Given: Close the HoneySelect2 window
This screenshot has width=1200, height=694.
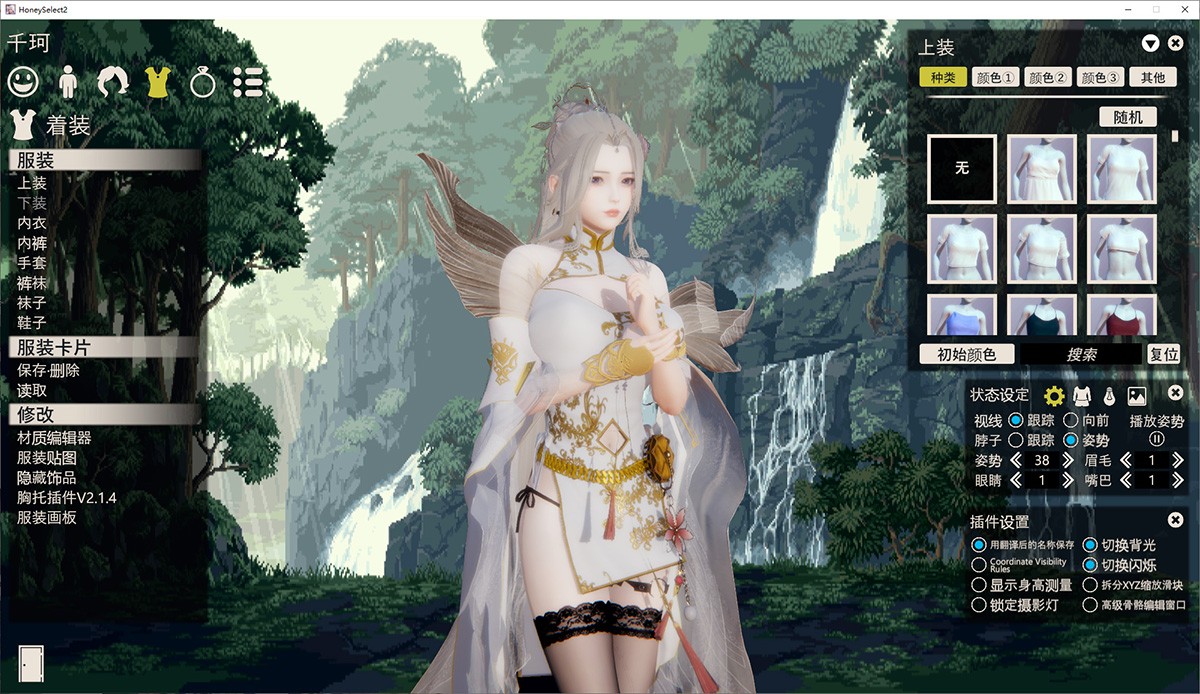Looking at the screenshot, I should [1183, 9].
